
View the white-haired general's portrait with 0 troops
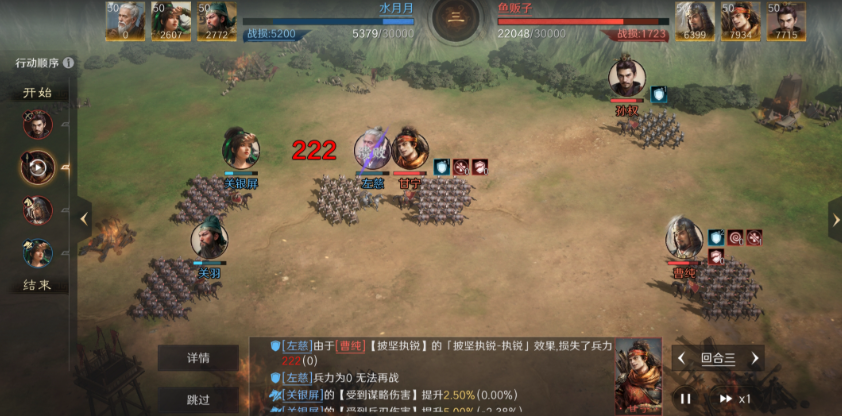point(126,20)
